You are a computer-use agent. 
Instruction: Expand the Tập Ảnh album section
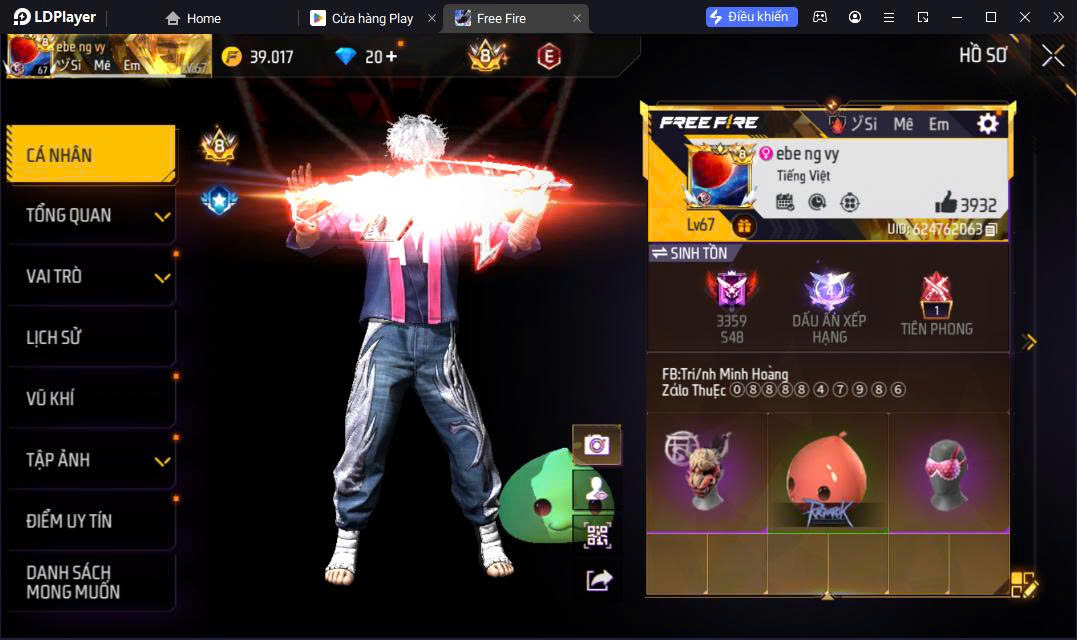tap(90, 460)
